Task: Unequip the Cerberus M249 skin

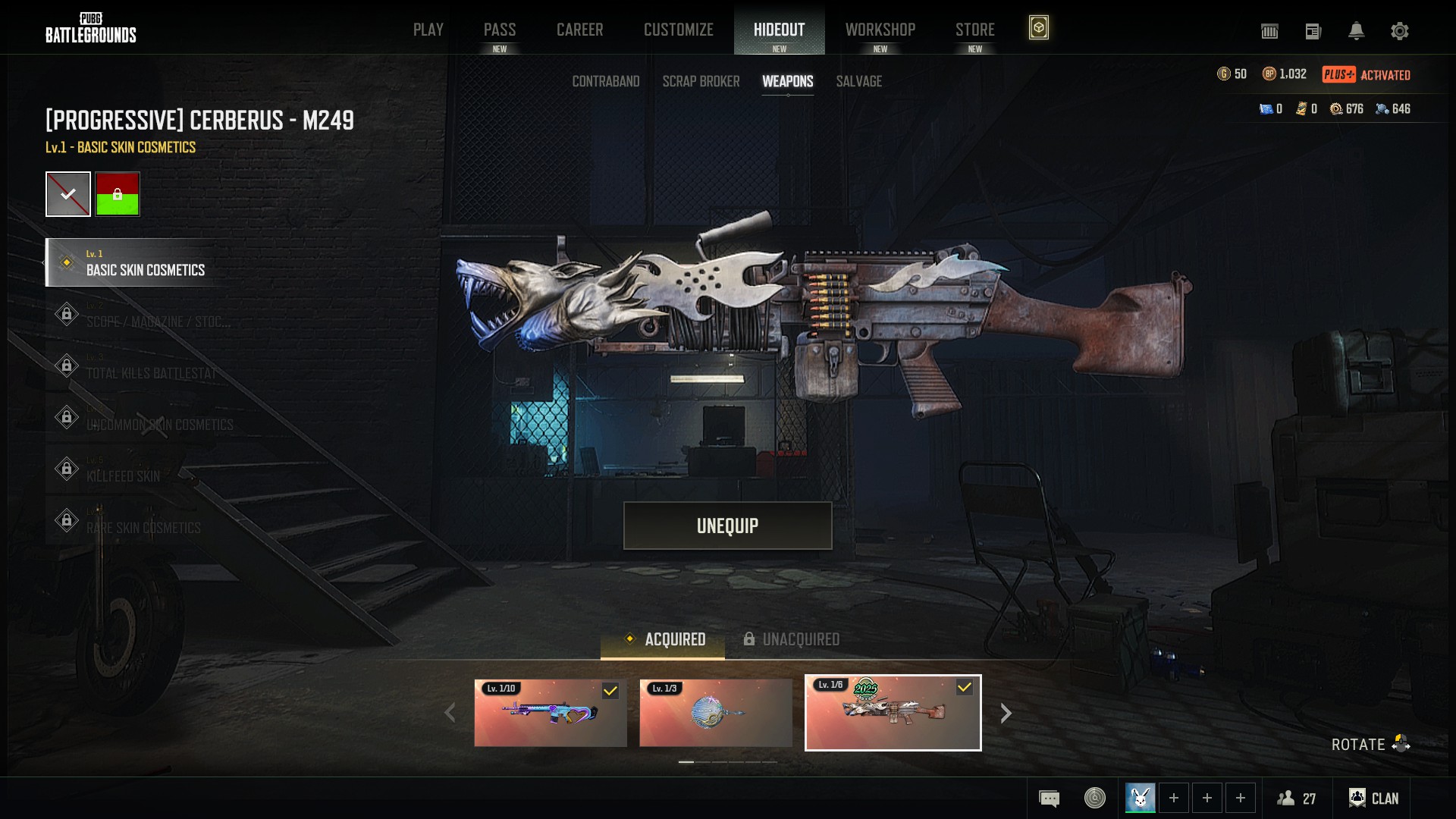Action: (x=727, y=526)
